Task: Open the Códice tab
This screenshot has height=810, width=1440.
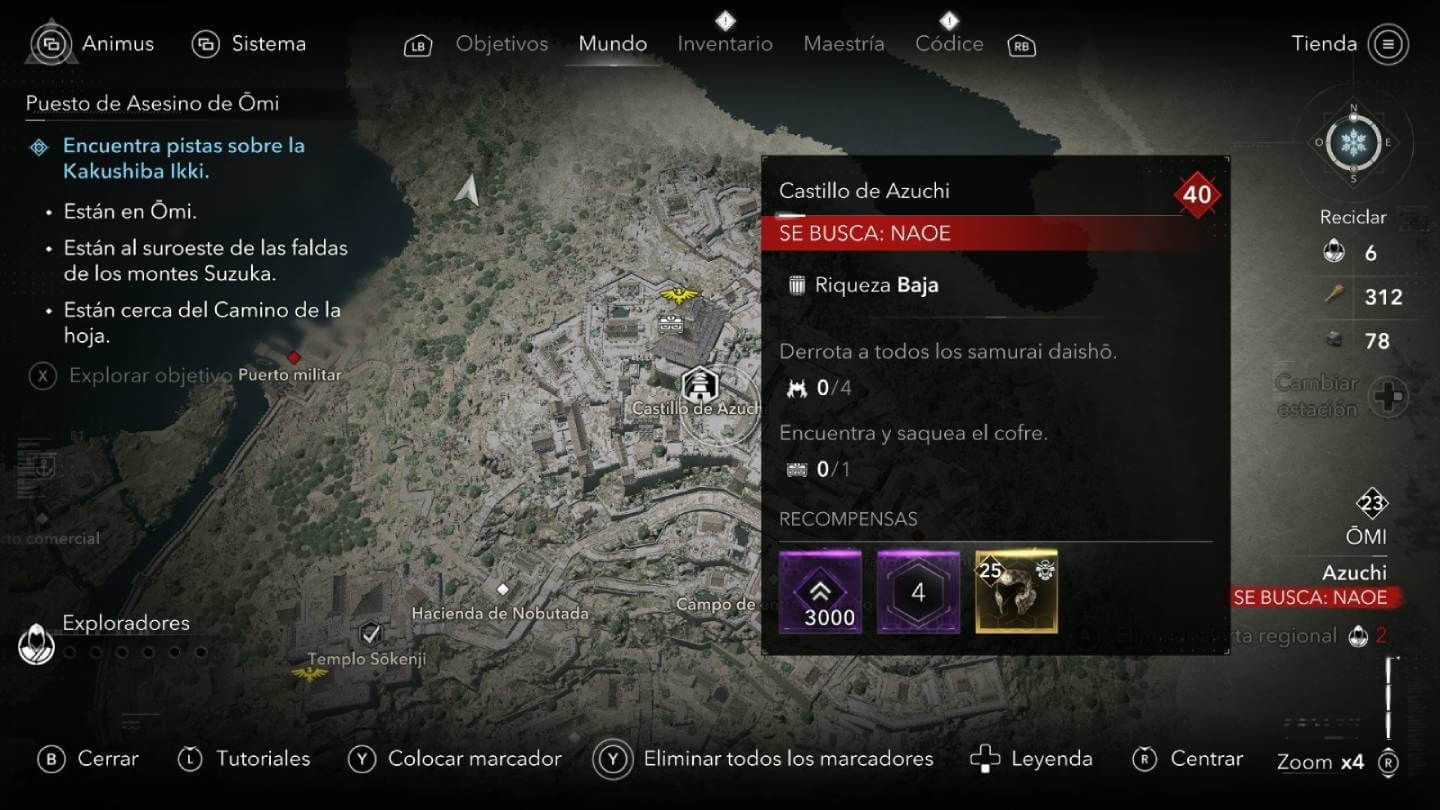Action: click(948, 43)
